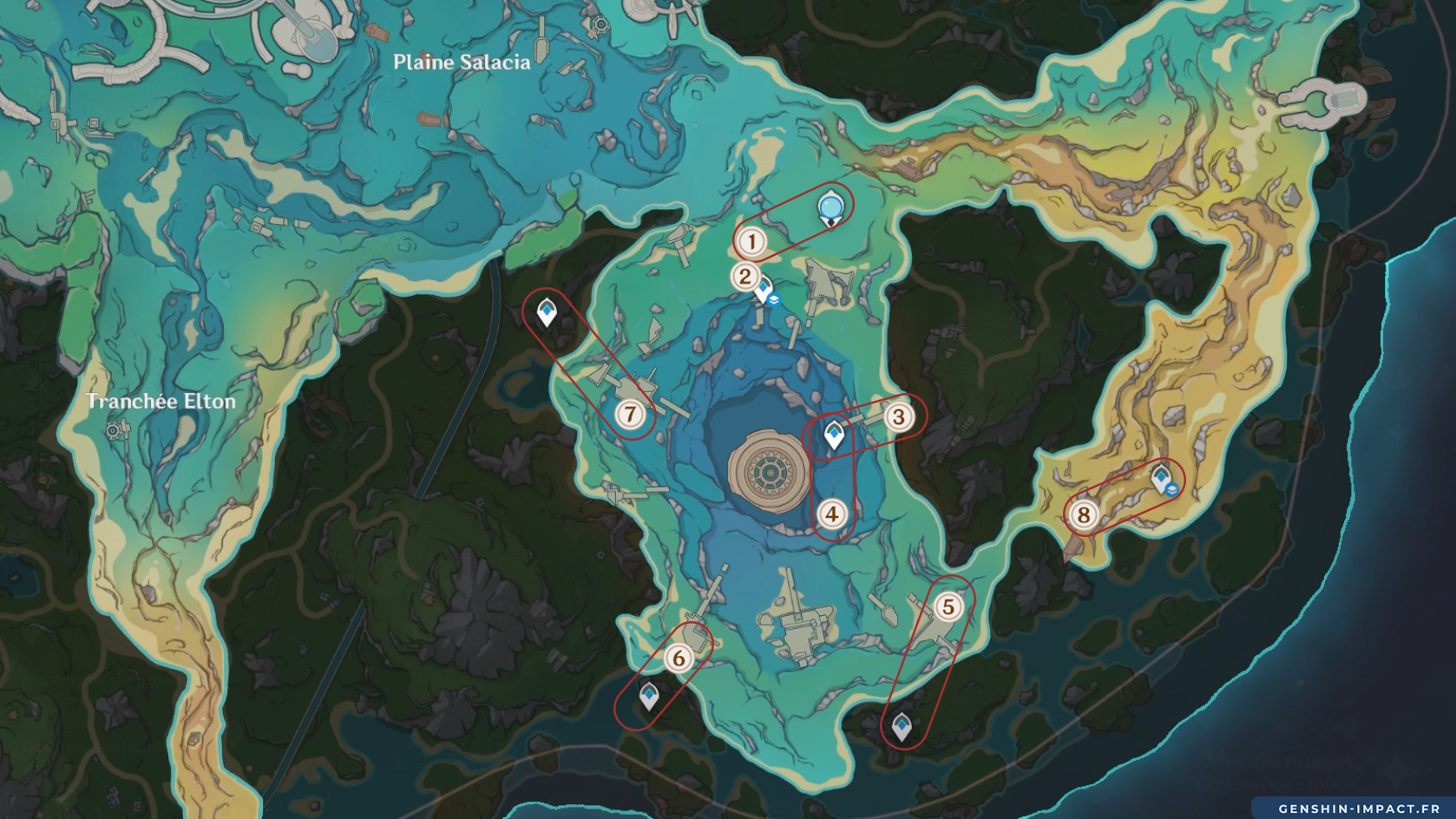
Task: Click numbered marker 1
Action: coord(751,242)
